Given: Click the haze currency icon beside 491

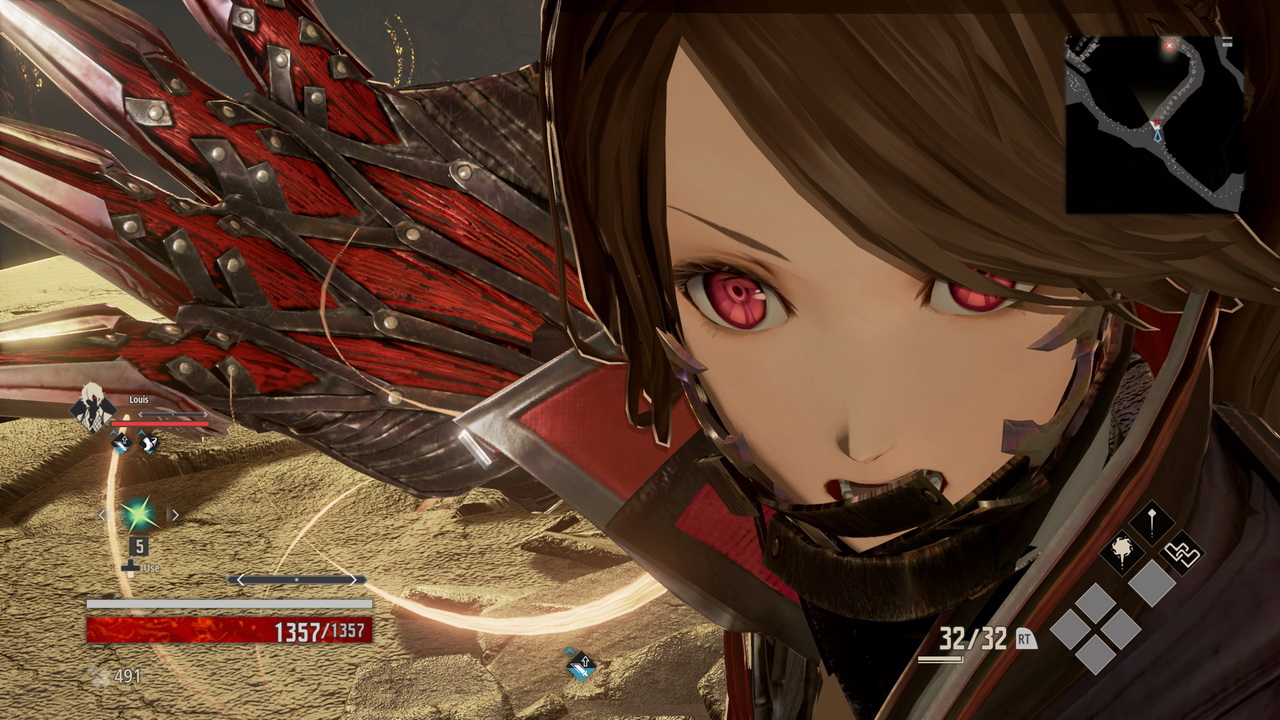Looking at the screenshot, I should pos(99,677).
